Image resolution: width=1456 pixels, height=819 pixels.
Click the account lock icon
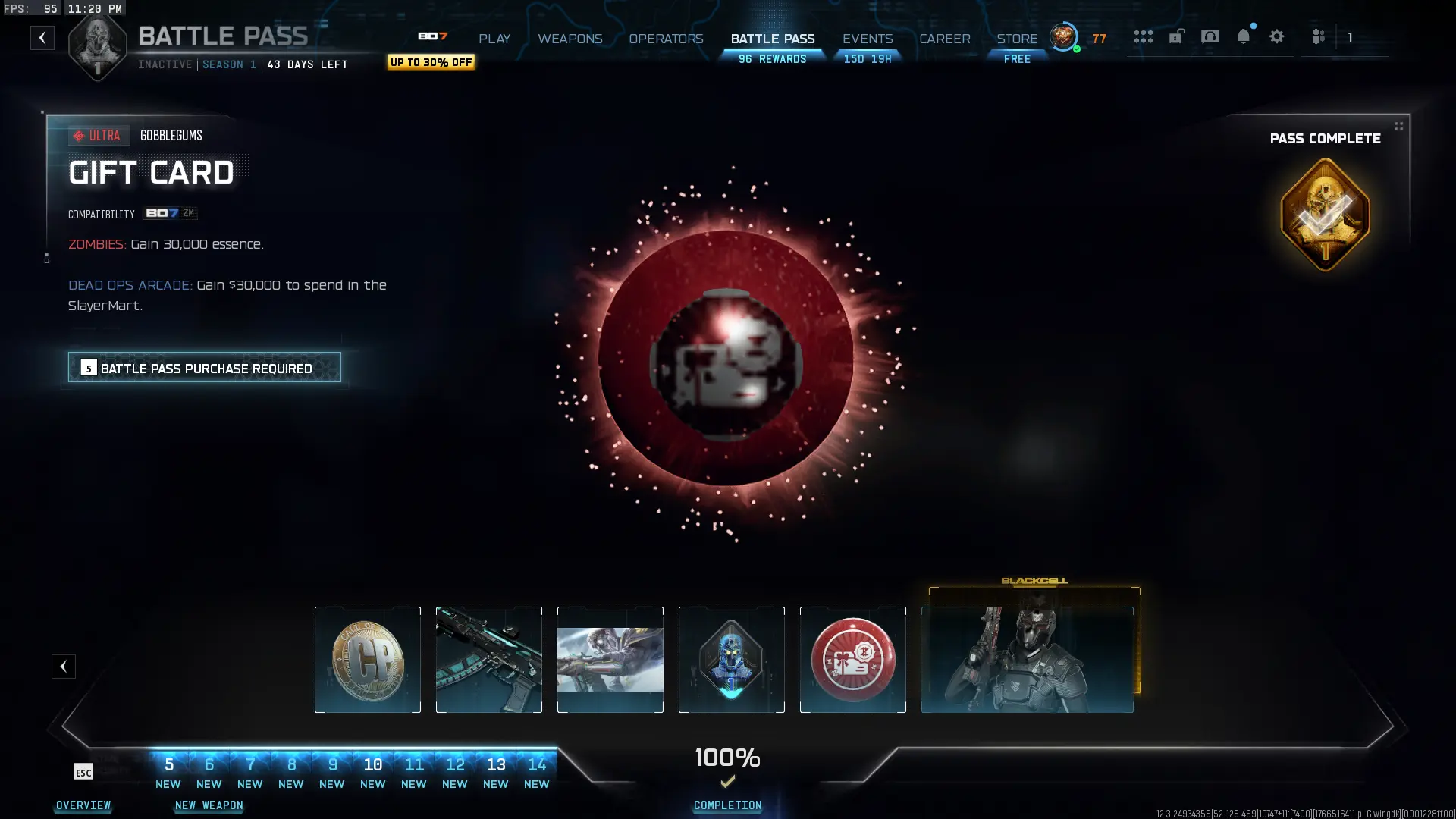pyautogui.click(x=1176, y=36)
